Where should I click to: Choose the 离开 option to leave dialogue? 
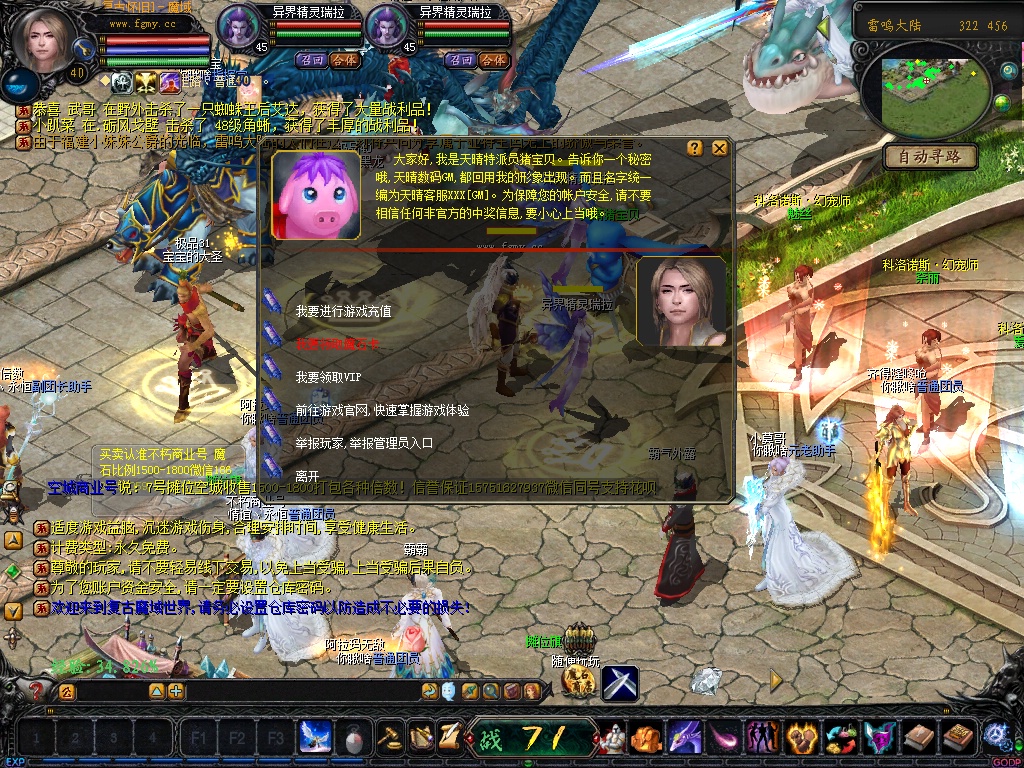tap(307, 476)
